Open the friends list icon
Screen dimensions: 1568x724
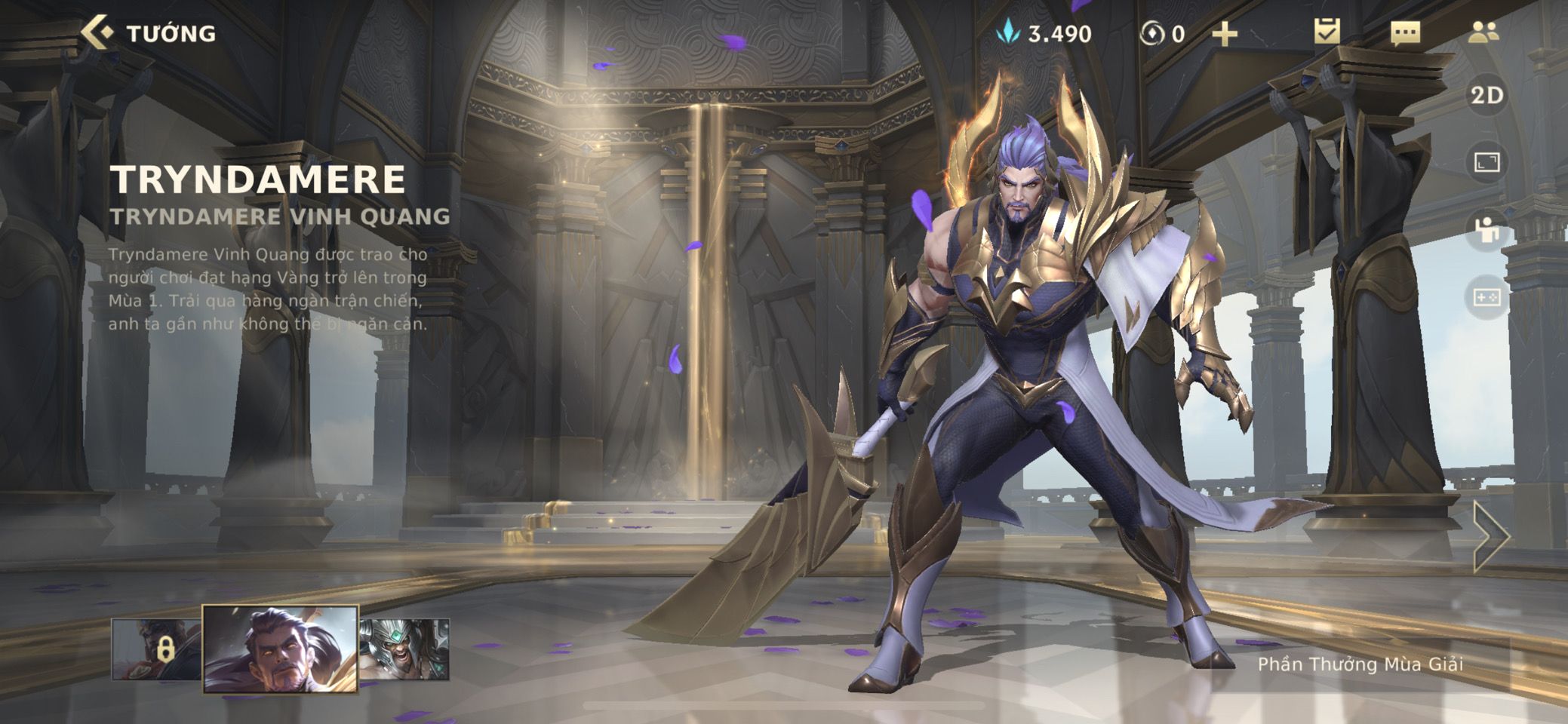pyautogui.click(x=1483, y=32)
